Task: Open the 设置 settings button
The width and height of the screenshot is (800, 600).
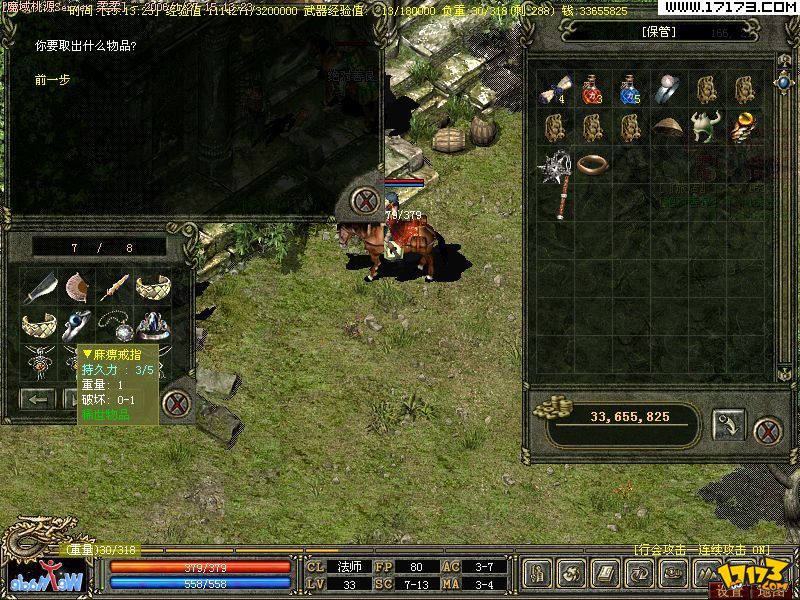Action: point(729,591)
